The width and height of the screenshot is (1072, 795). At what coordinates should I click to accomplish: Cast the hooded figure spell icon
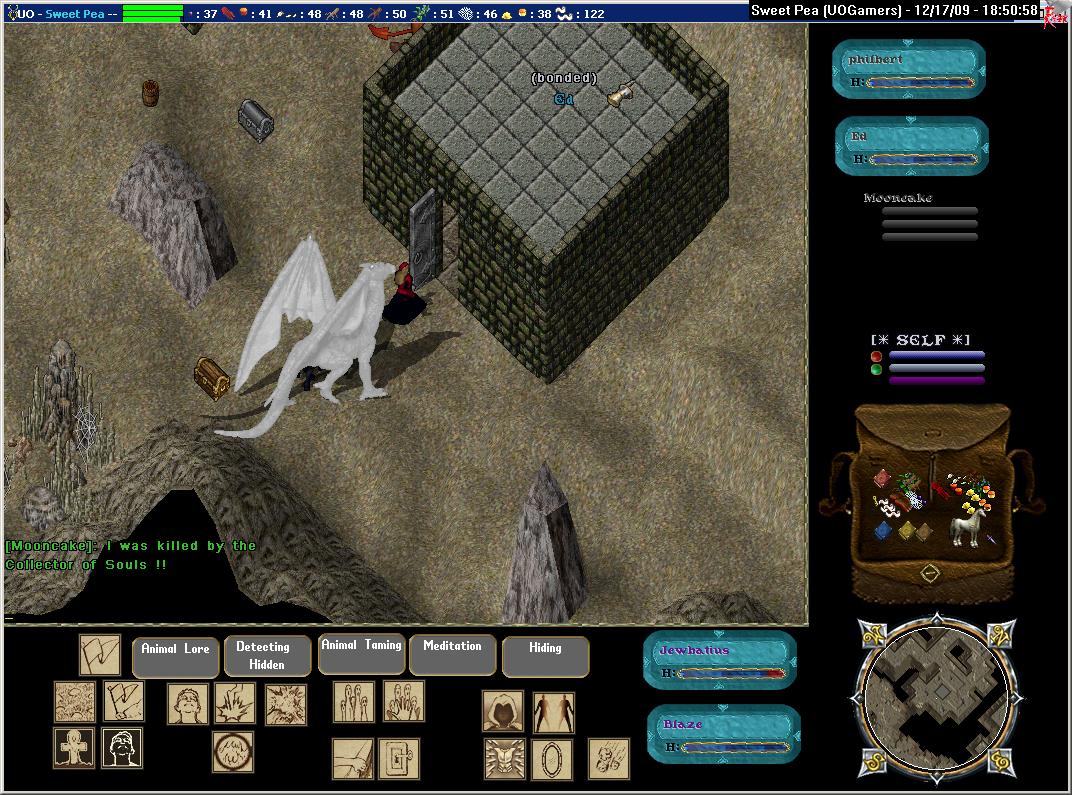click(x=503, y=710)
